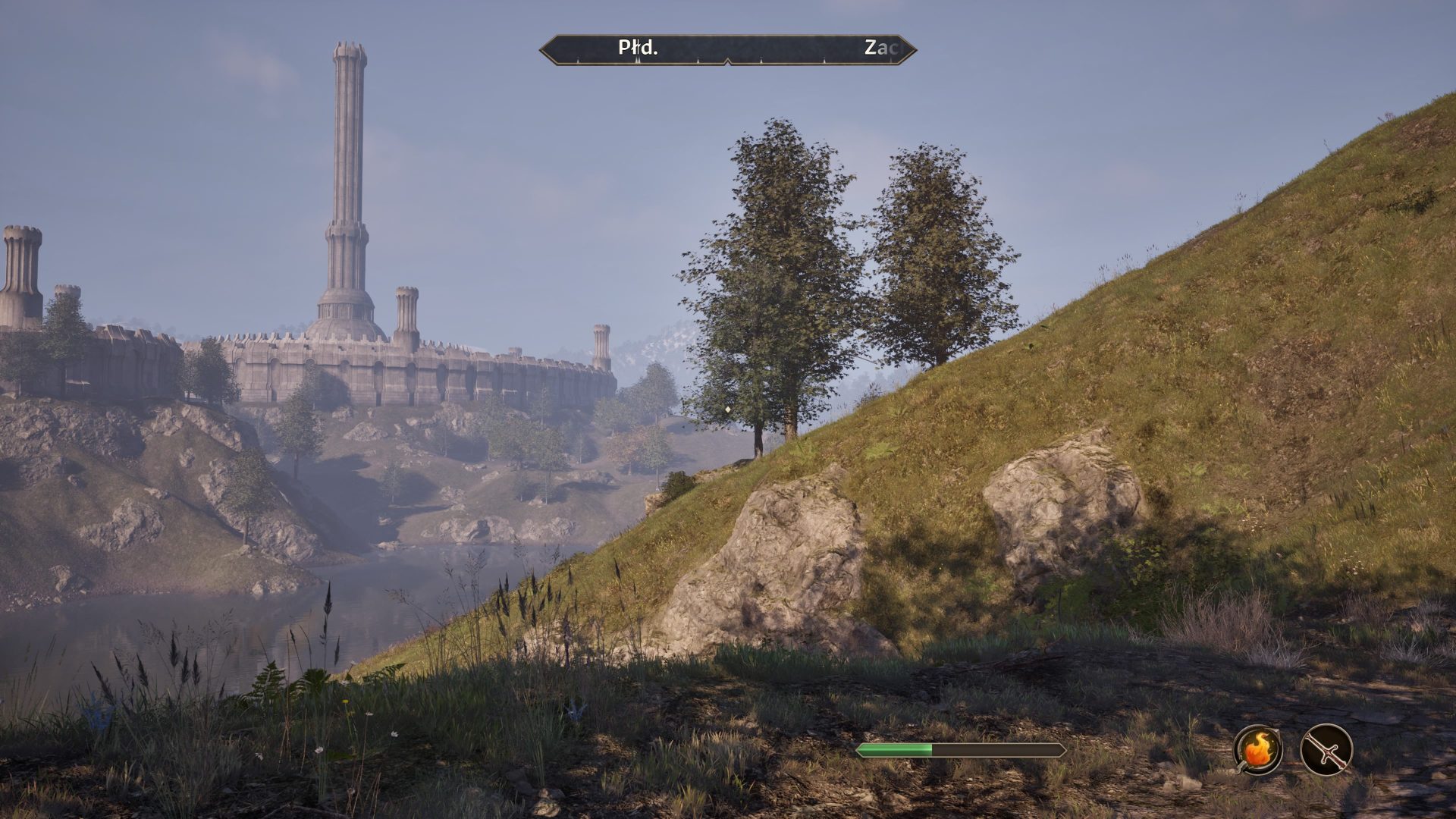Click the compass bar showing Płd.

(x=728, y=49)
